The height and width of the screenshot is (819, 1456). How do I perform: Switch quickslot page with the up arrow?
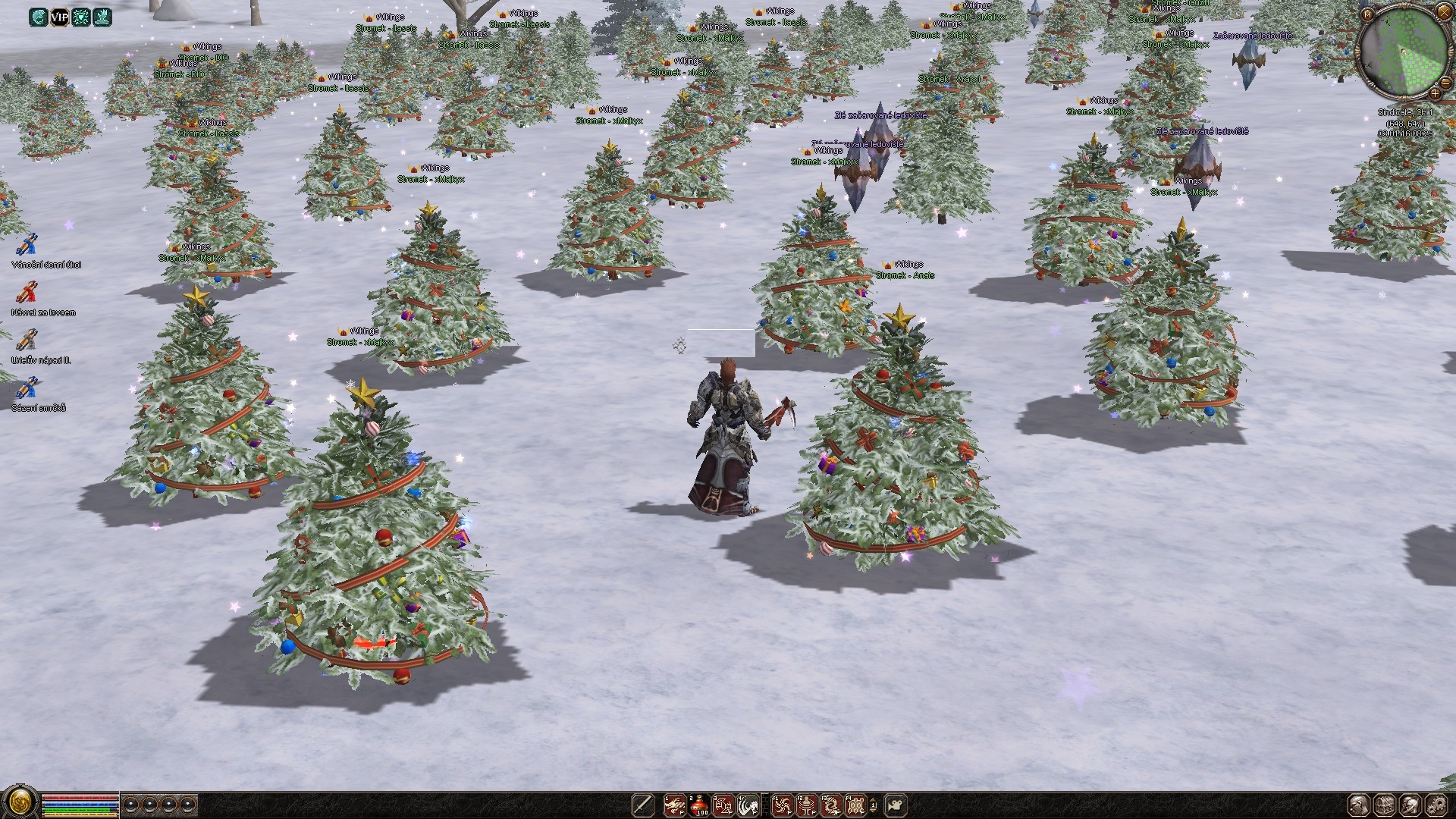pyautogui.click(x=873, y=799)
